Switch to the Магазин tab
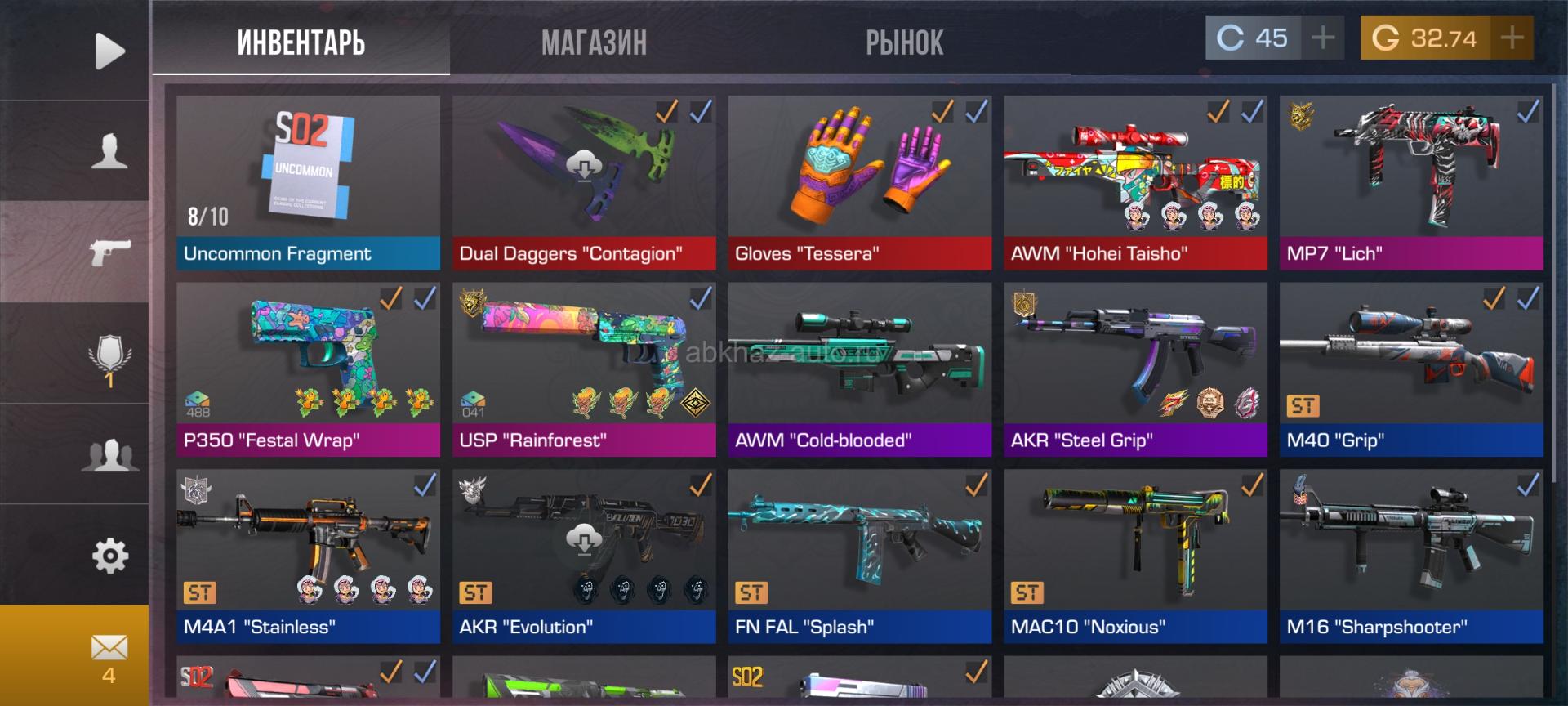The width and height of the screenshot is (1568, 706). pyautogui.click(x=594, y=42)
